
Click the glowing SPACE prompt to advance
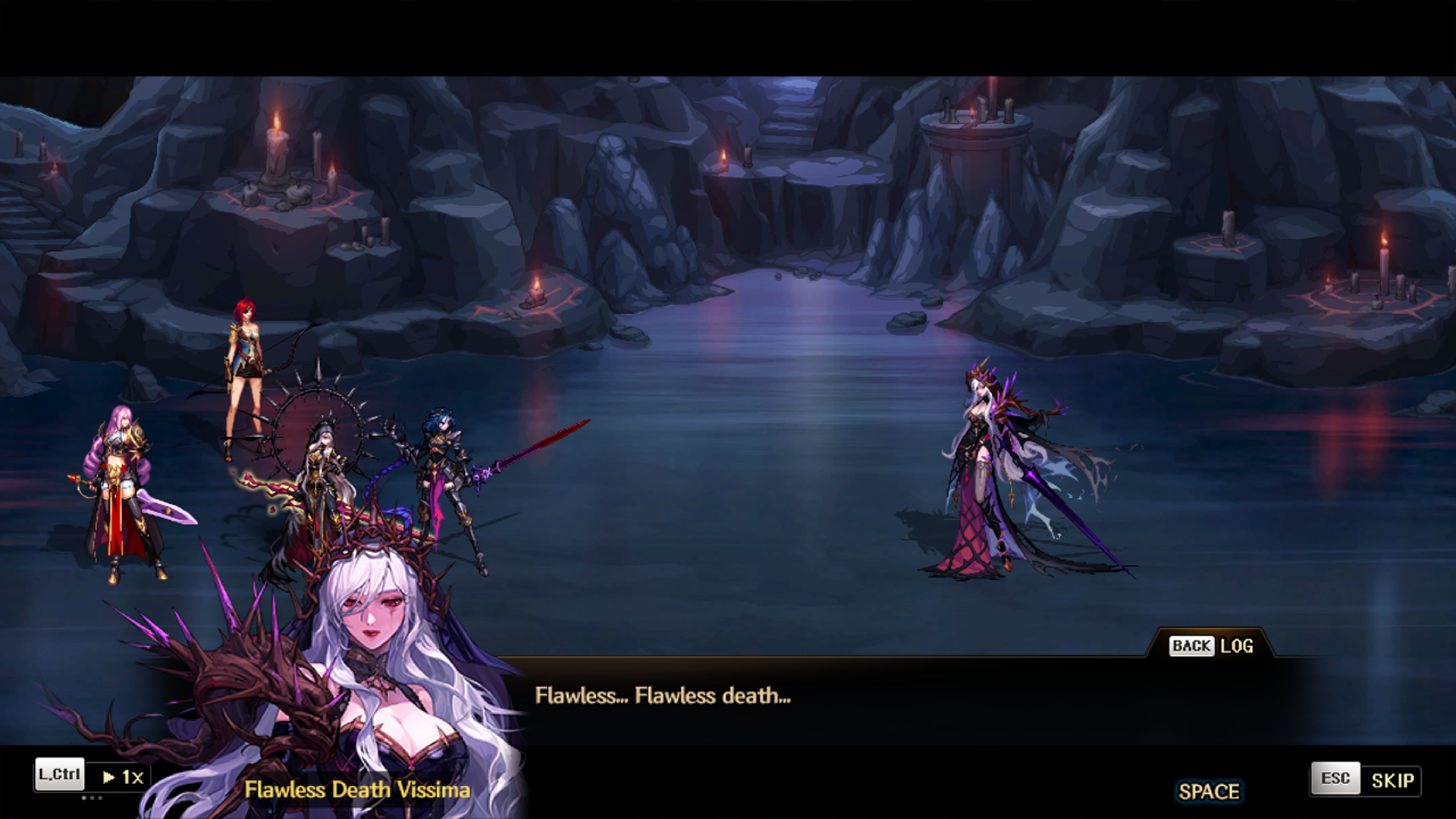point(1209,791)
